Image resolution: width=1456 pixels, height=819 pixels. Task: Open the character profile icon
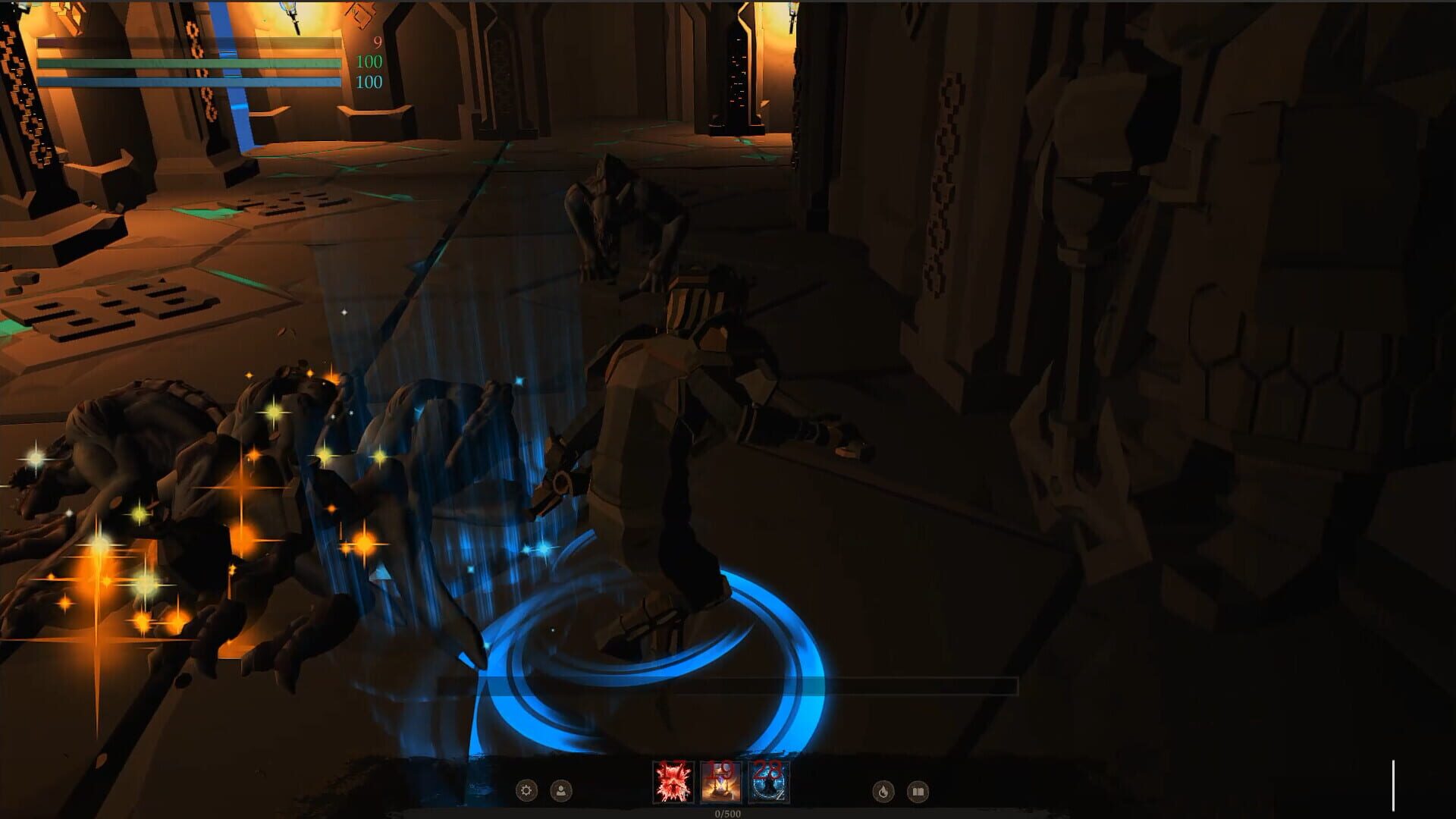561,789
